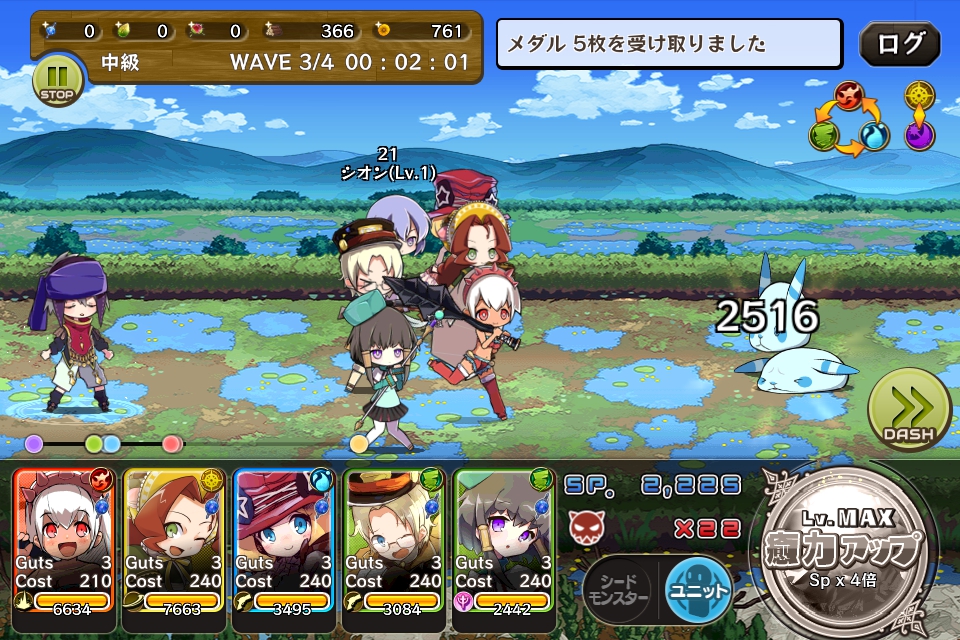Deploy the white-haired horned unit card costing 210
The image size is (960, 640).
[64, 538]
